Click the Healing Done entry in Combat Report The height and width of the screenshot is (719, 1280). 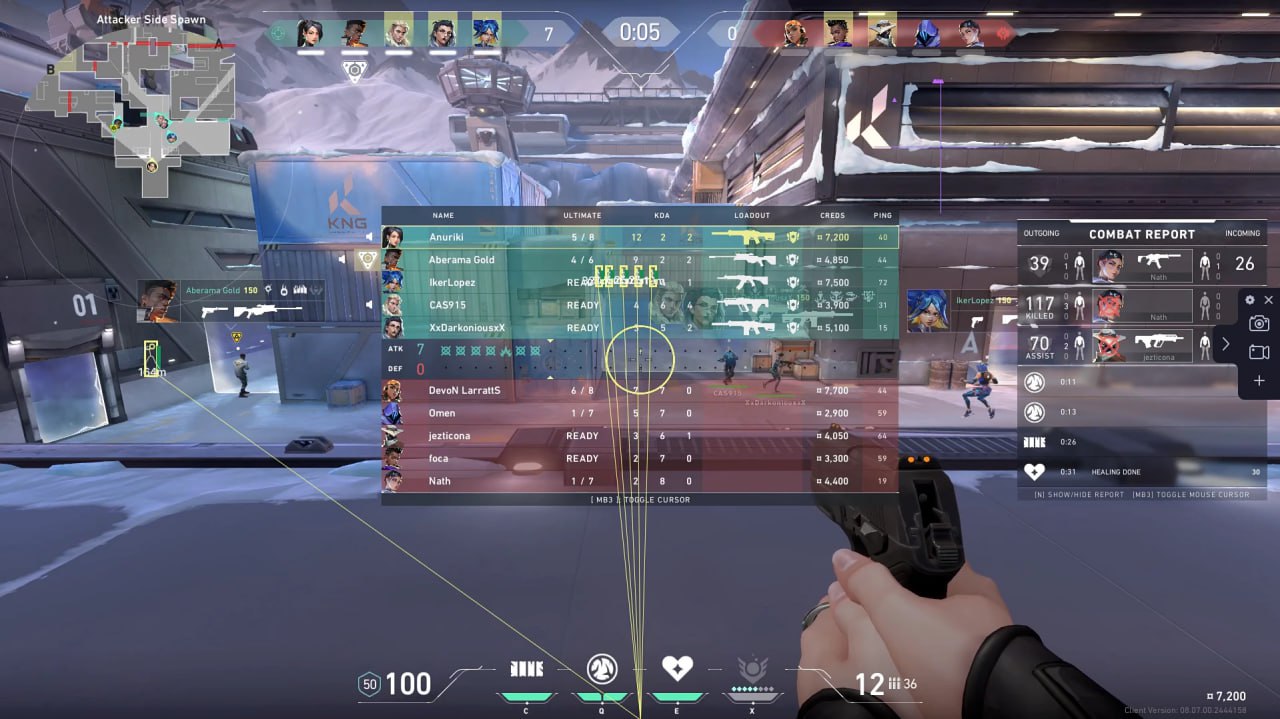click(x=1141, y=472)
